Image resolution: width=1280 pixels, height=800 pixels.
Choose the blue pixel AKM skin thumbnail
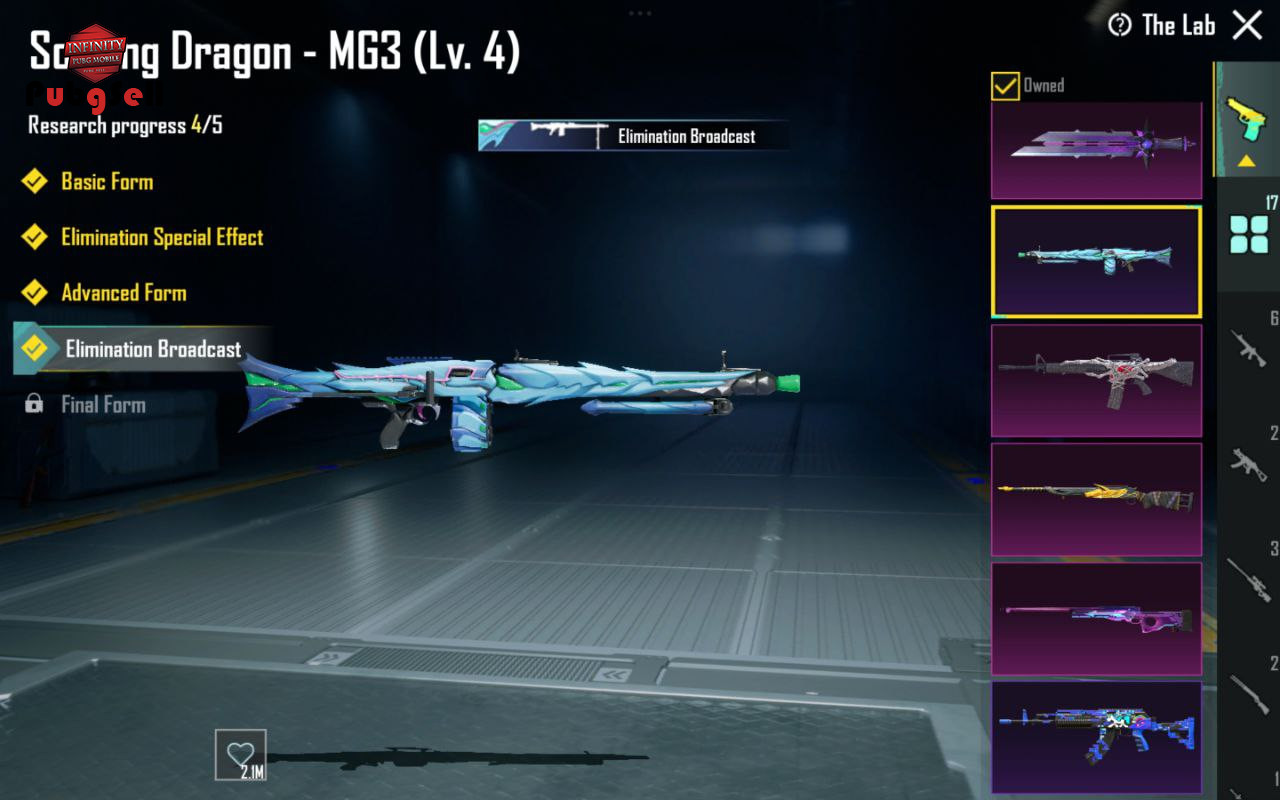point(1096,736)
